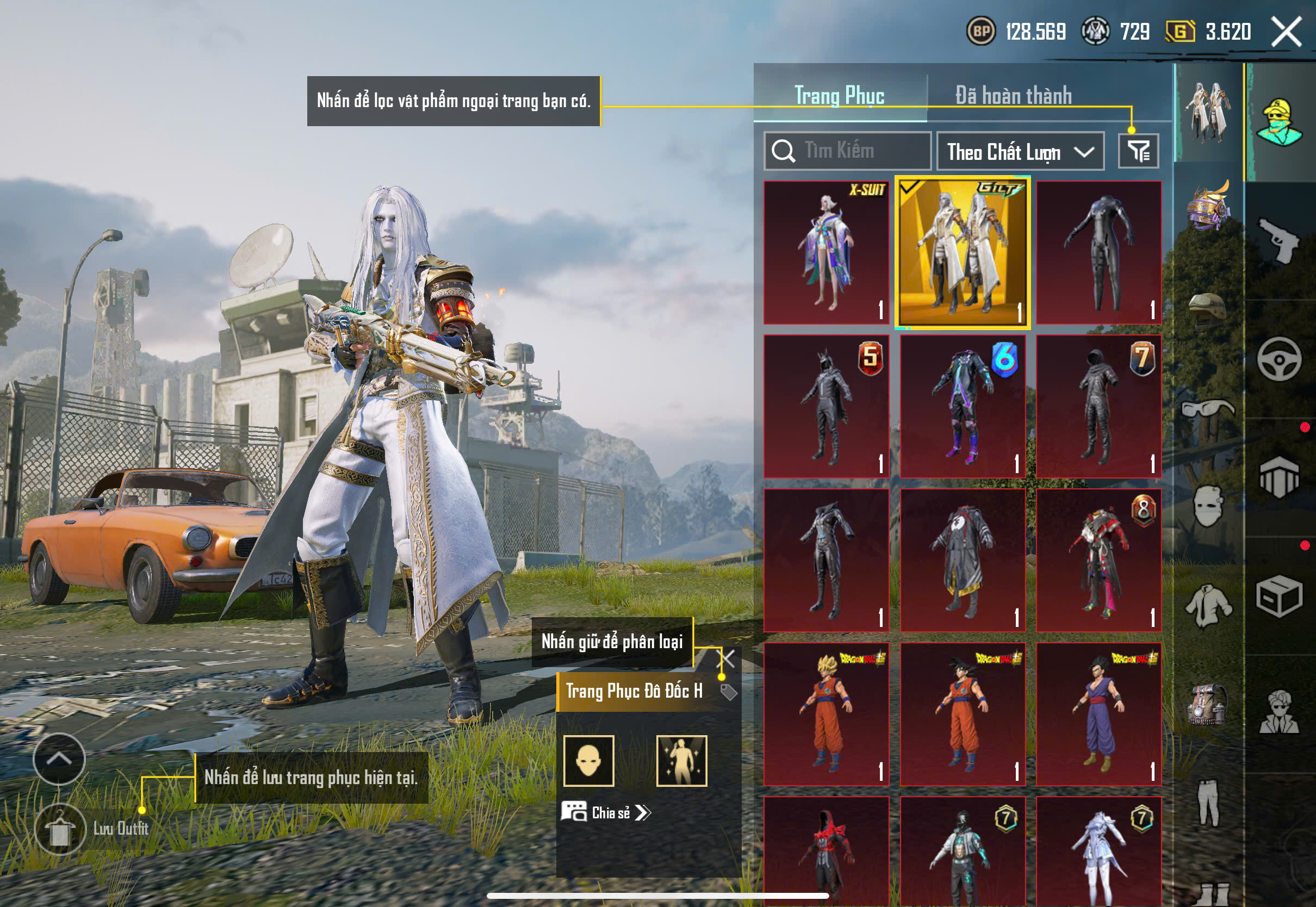Viewport: 1316px width, 907px height.
Task: Pick the purple Dragon Ball outfit
Action: [1098, 714]
